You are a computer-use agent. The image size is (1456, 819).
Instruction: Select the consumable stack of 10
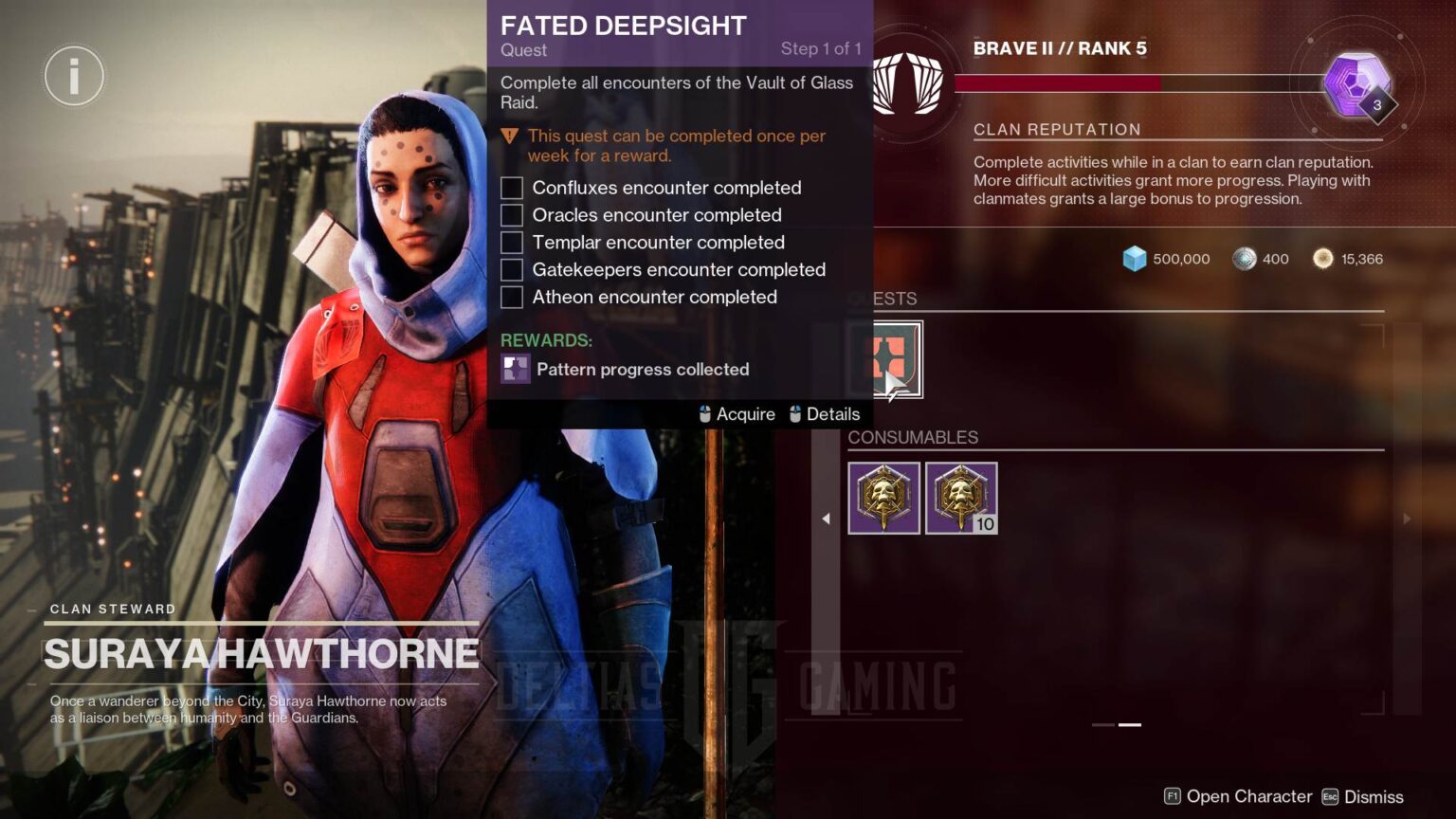(x=960, y=498)
